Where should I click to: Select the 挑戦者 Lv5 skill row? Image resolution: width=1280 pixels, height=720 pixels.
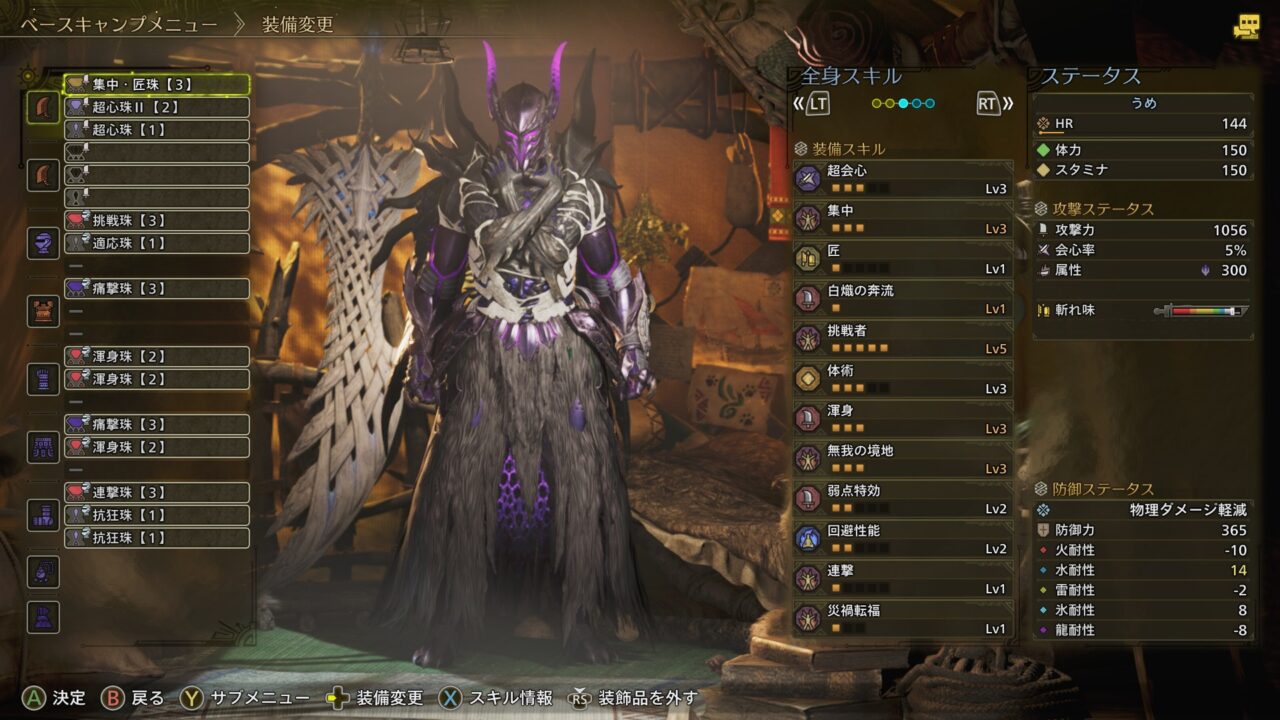pyautogui.click(x=903, y=339)
